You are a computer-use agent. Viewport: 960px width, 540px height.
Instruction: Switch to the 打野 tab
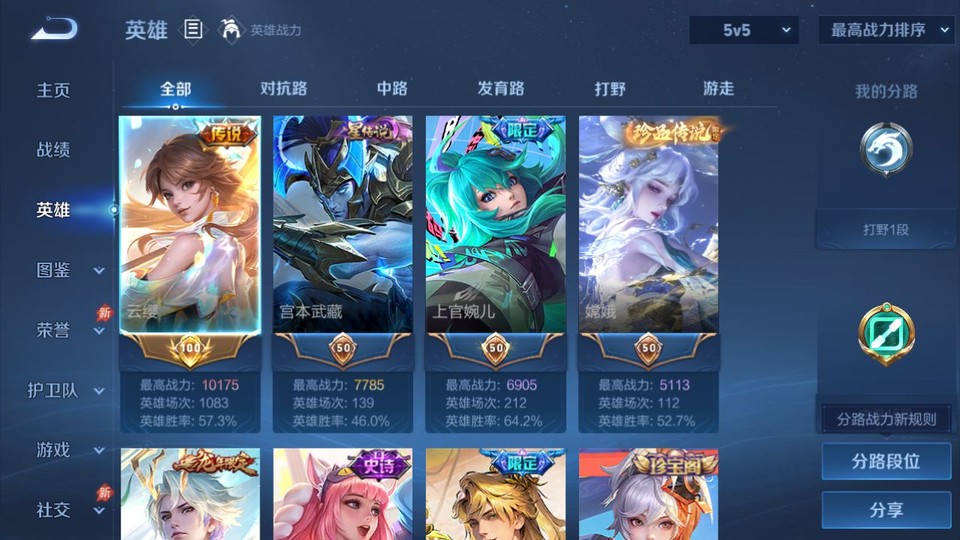(x=610, y=88)
